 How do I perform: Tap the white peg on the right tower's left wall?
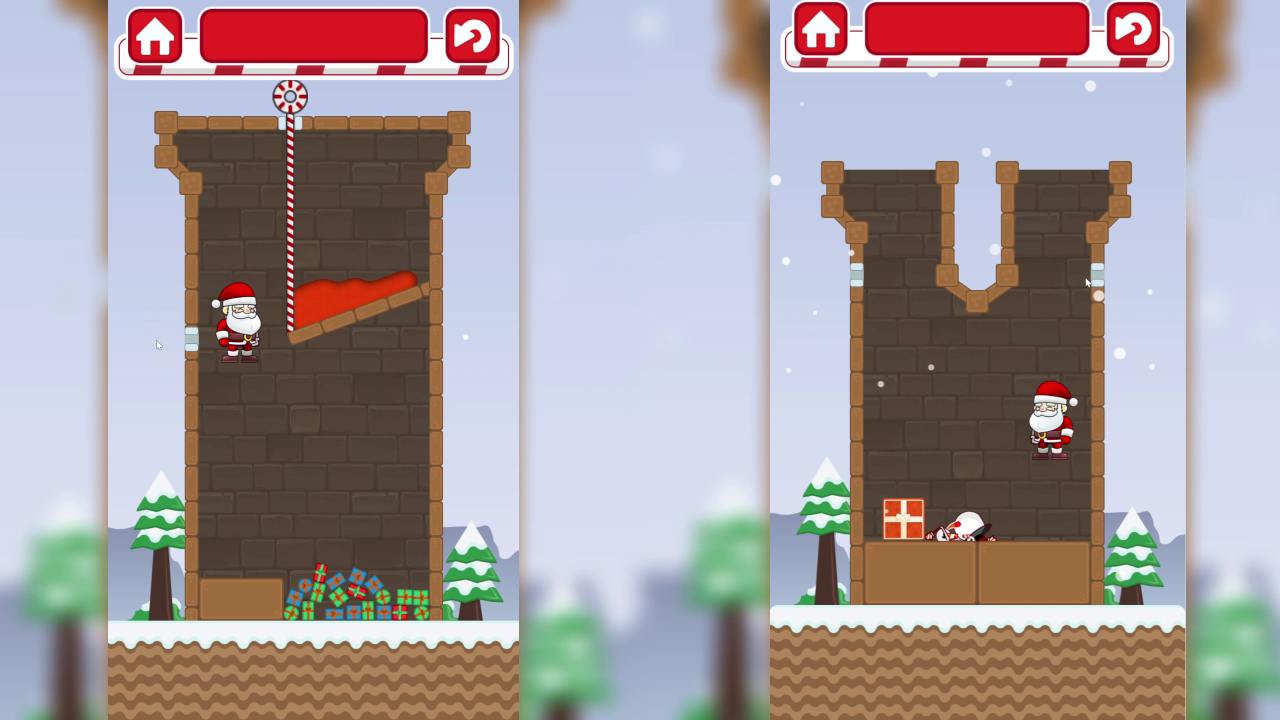[855, 277]
